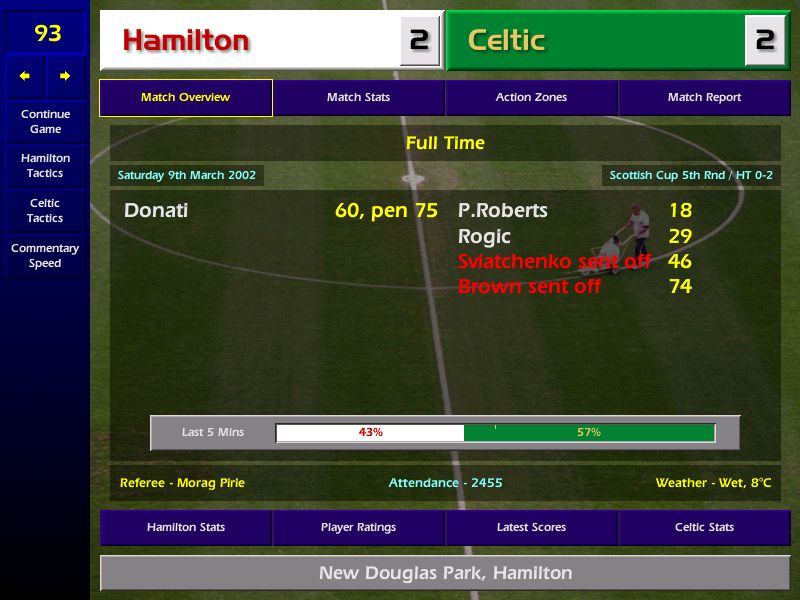Click the right arrow navigation button
This screenshot has height=600, width=800.
pos(65,76)
